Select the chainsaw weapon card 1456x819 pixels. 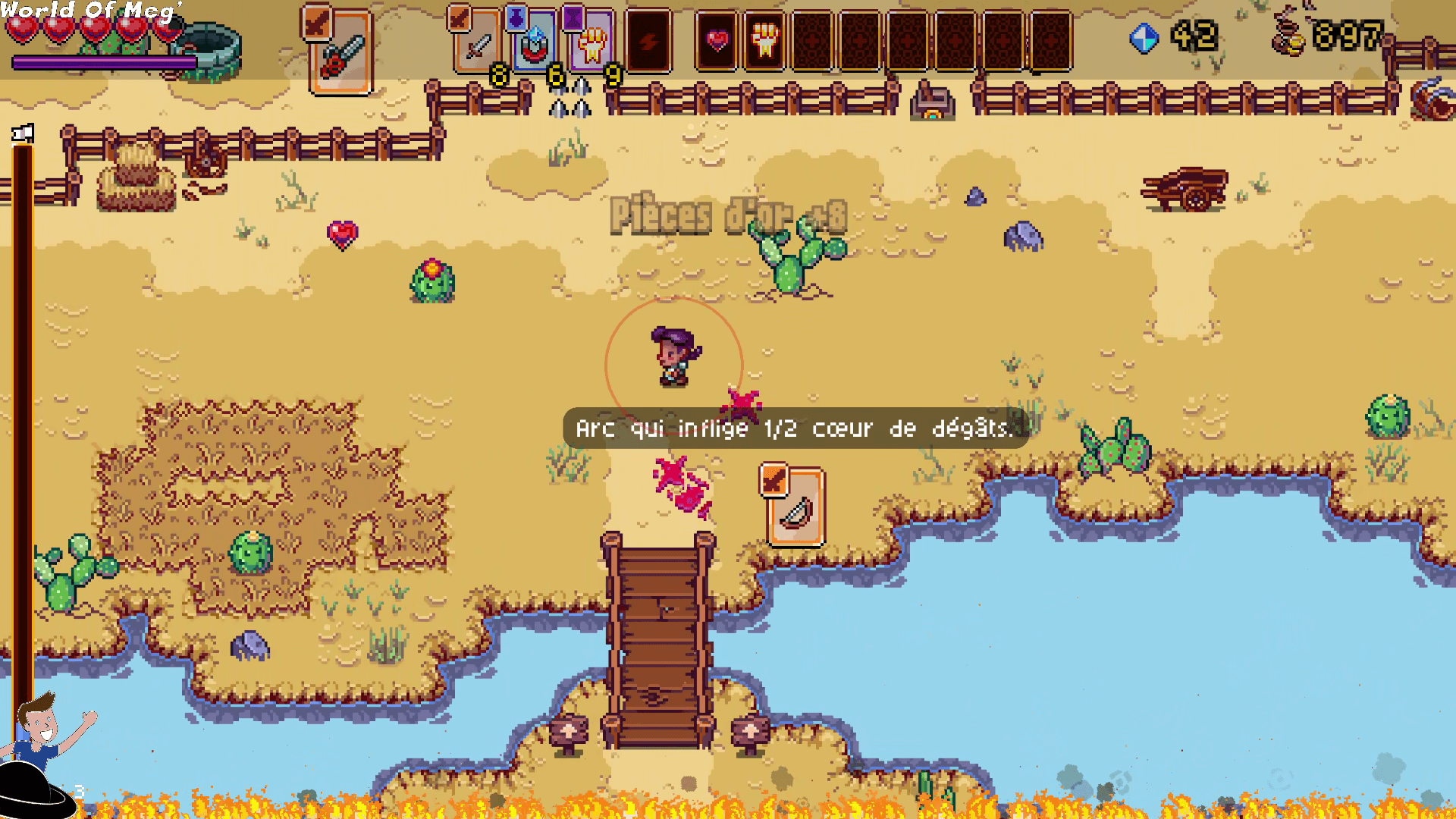340,52
